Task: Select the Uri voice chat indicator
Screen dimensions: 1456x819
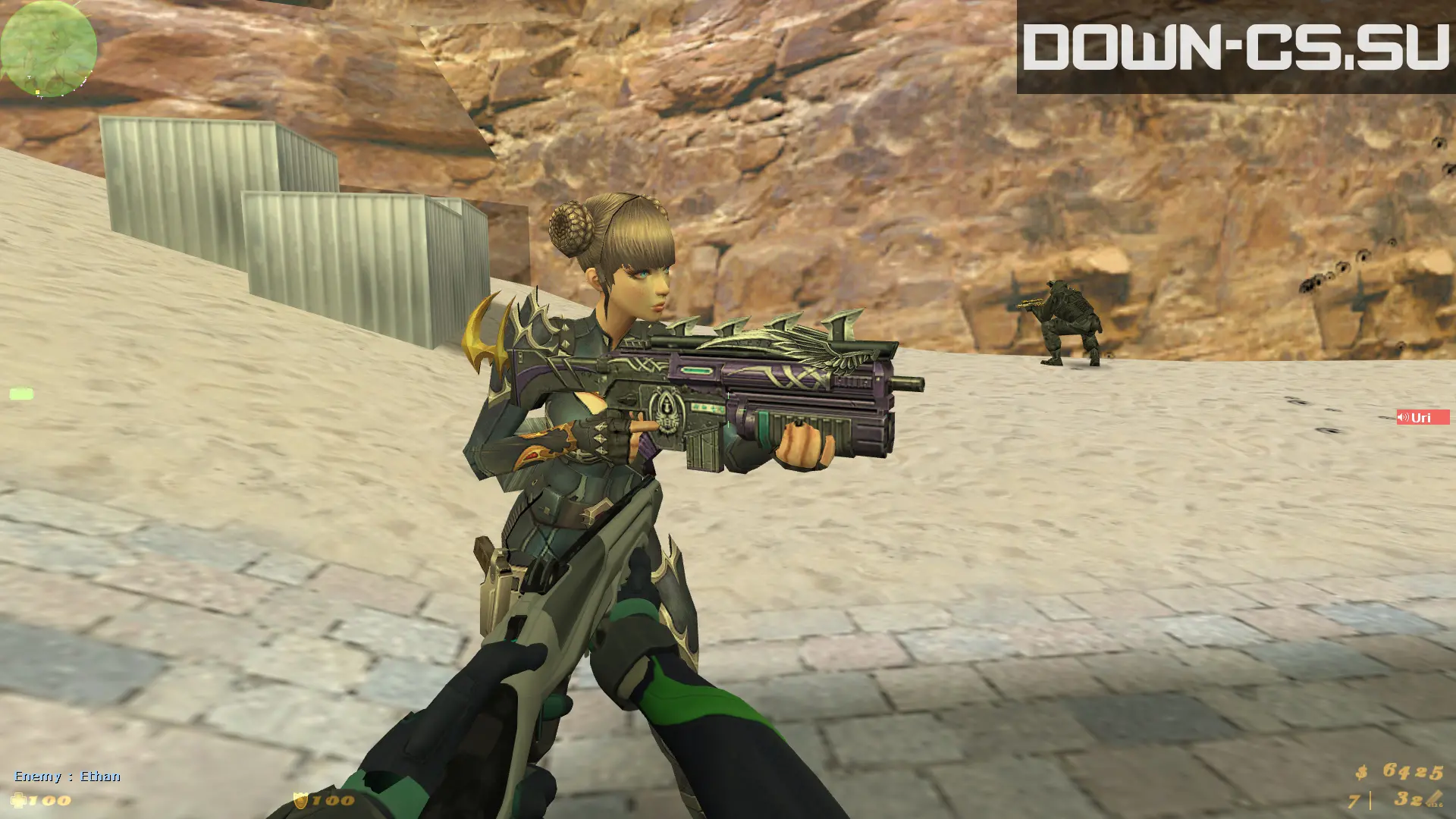Action: click(x=1422, y=418)
